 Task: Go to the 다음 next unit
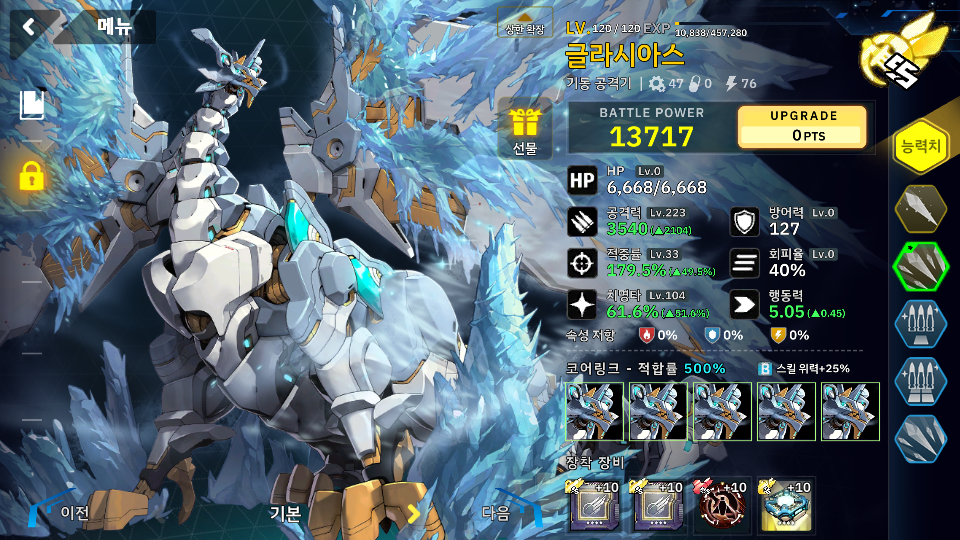click(510, 513)
